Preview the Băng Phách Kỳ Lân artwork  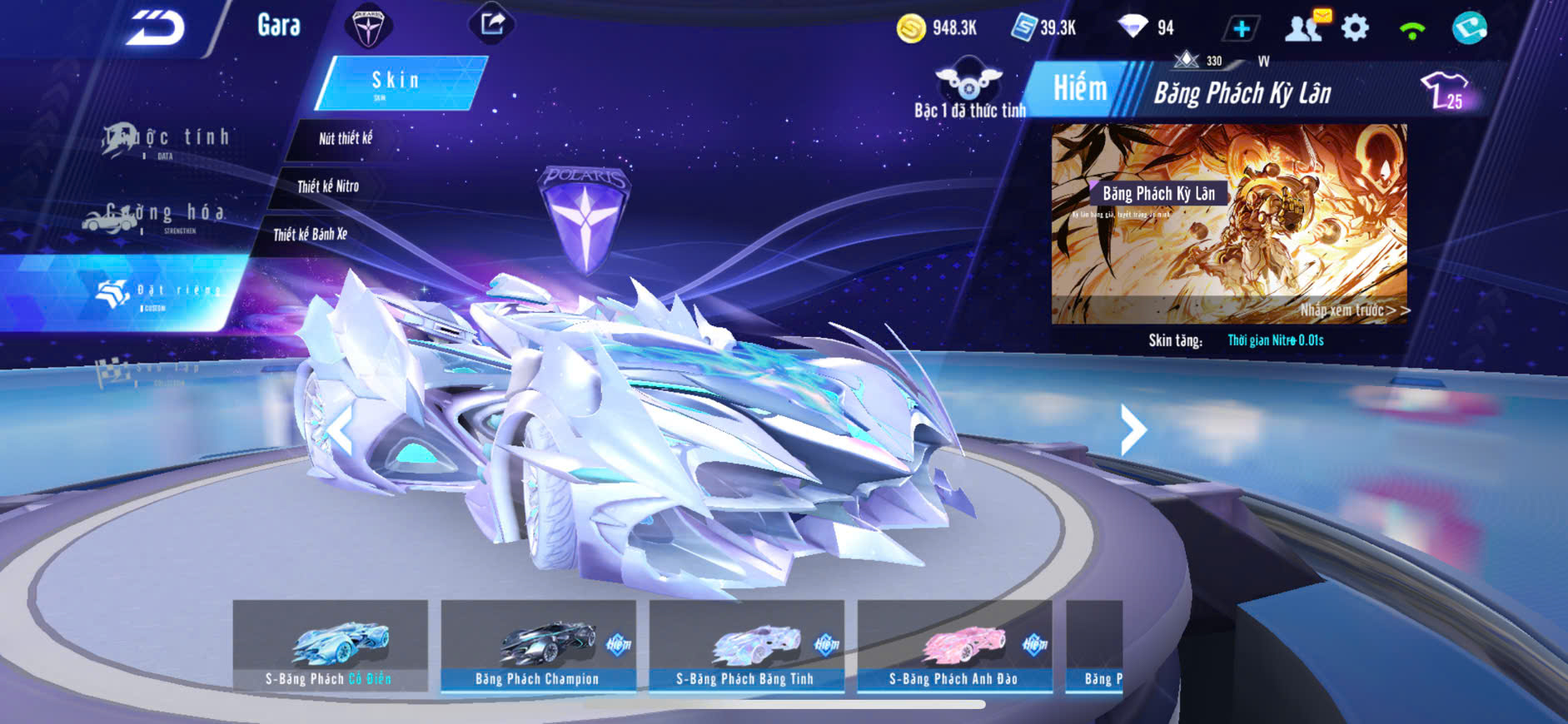click(x=1229, y=223)
